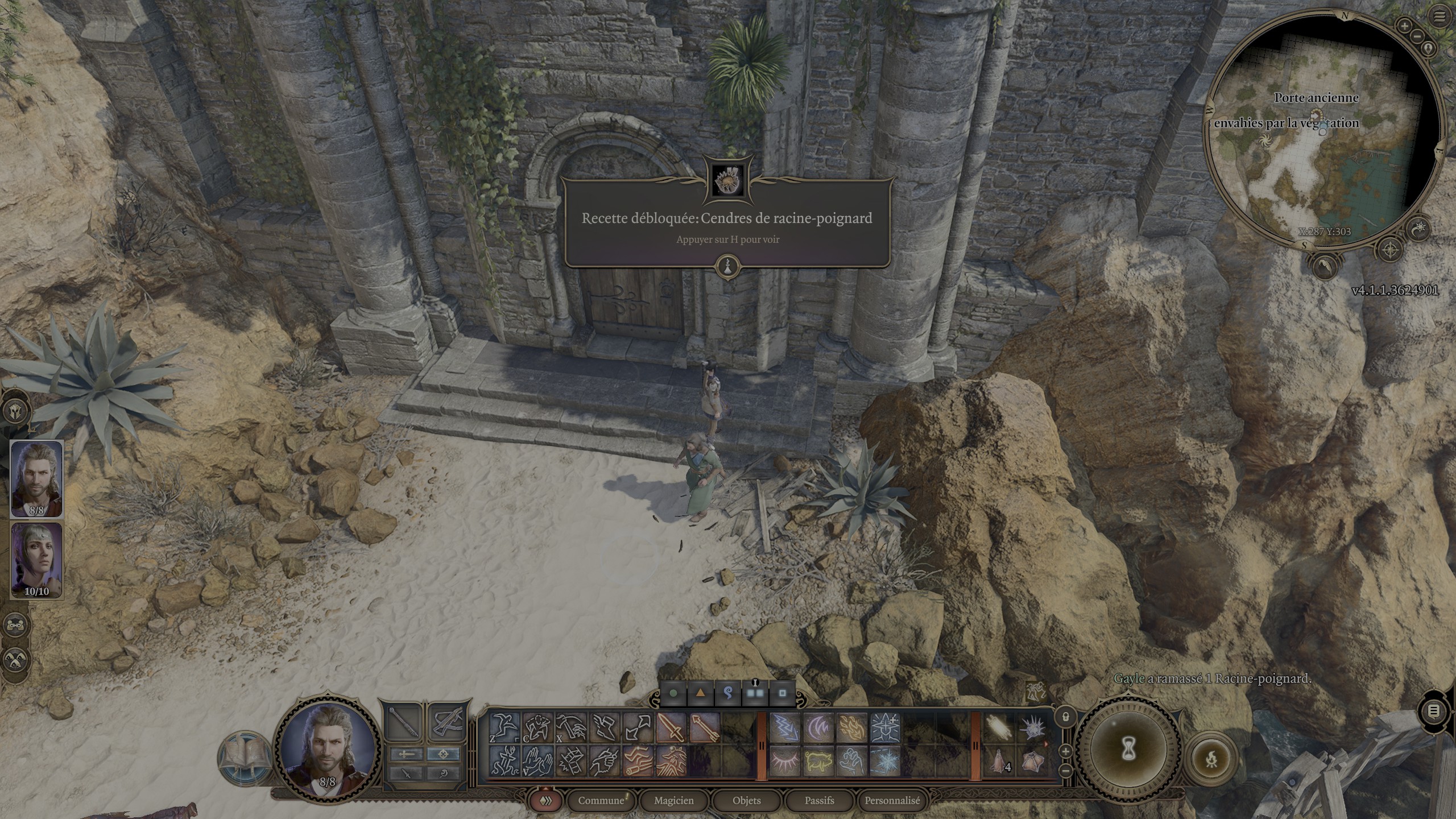Zoom out the minimap with minus button

[1416, 36]
